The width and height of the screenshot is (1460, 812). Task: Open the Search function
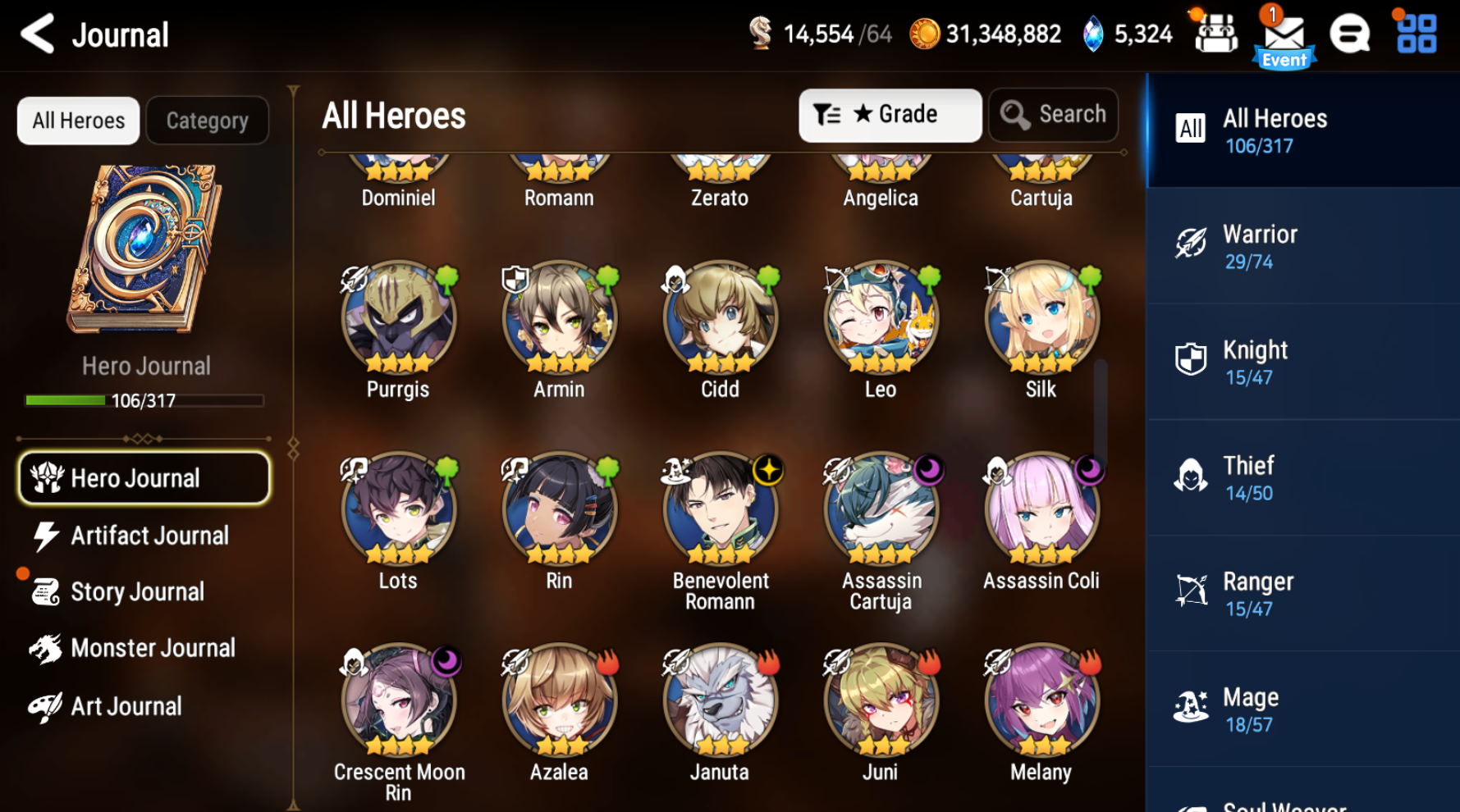click(x=1053, y=115)
